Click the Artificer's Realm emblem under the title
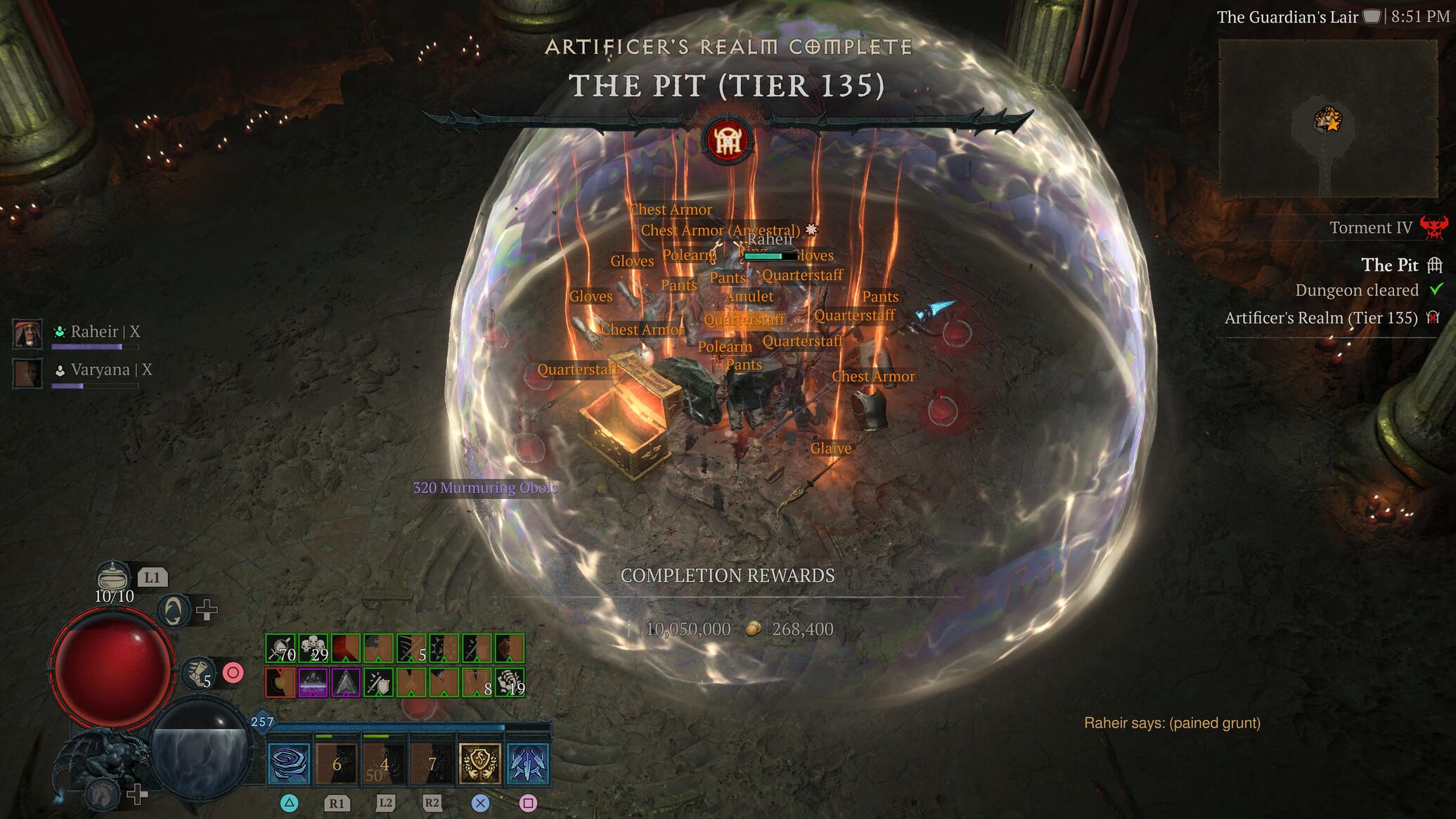The width and height of the screenshot is (1456, 819). [x=728, y=141]
